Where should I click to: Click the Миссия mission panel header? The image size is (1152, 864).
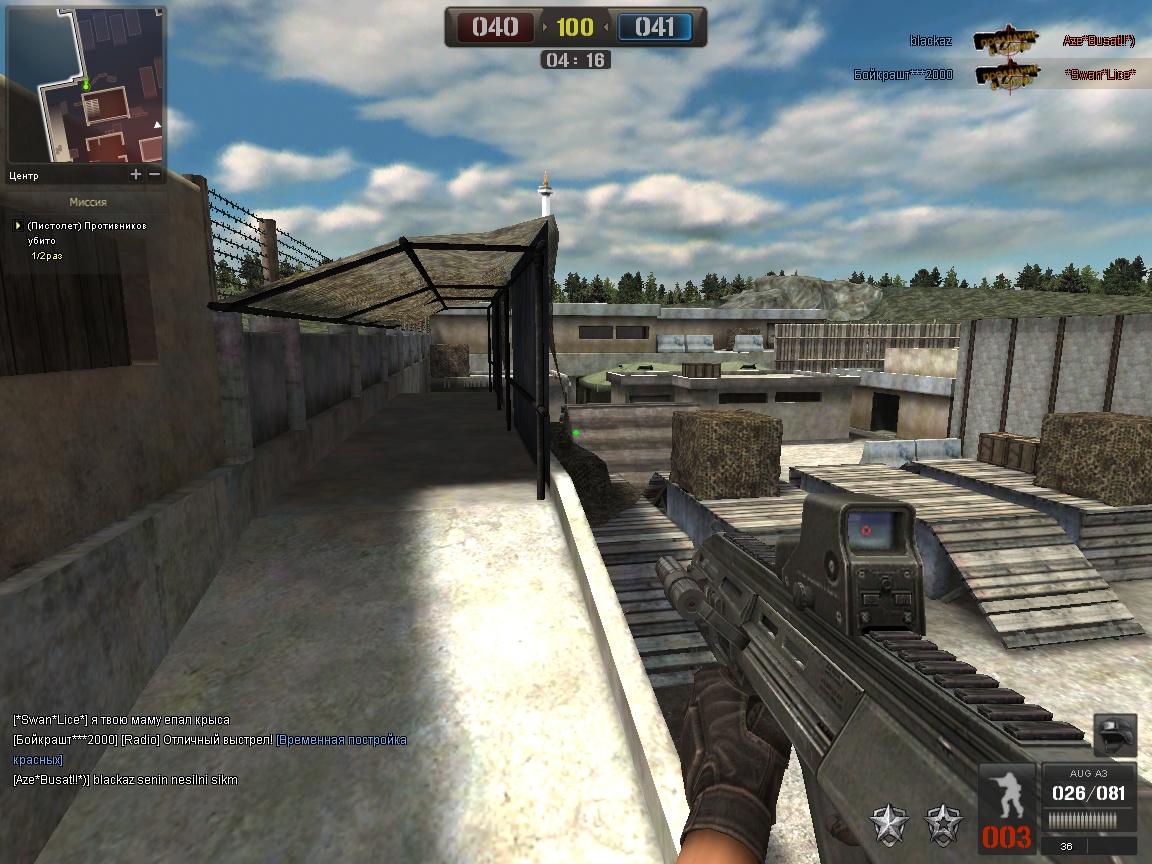click(88, 202)
